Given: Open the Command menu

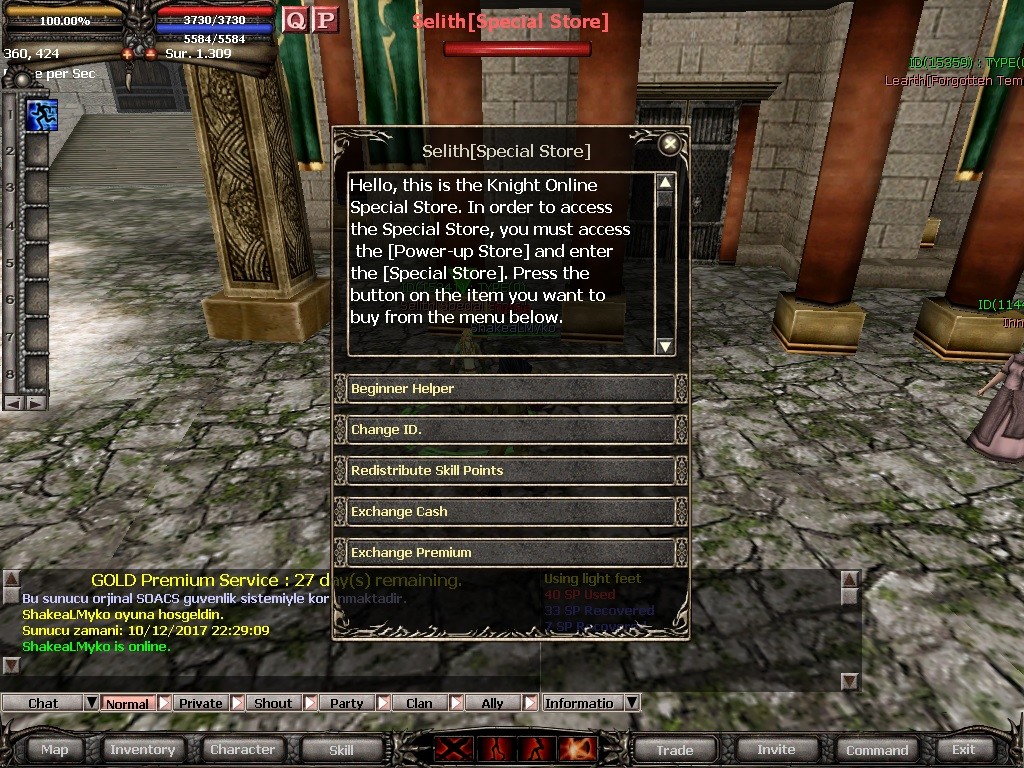Looking at the screenshot, I should click(877, 750).
